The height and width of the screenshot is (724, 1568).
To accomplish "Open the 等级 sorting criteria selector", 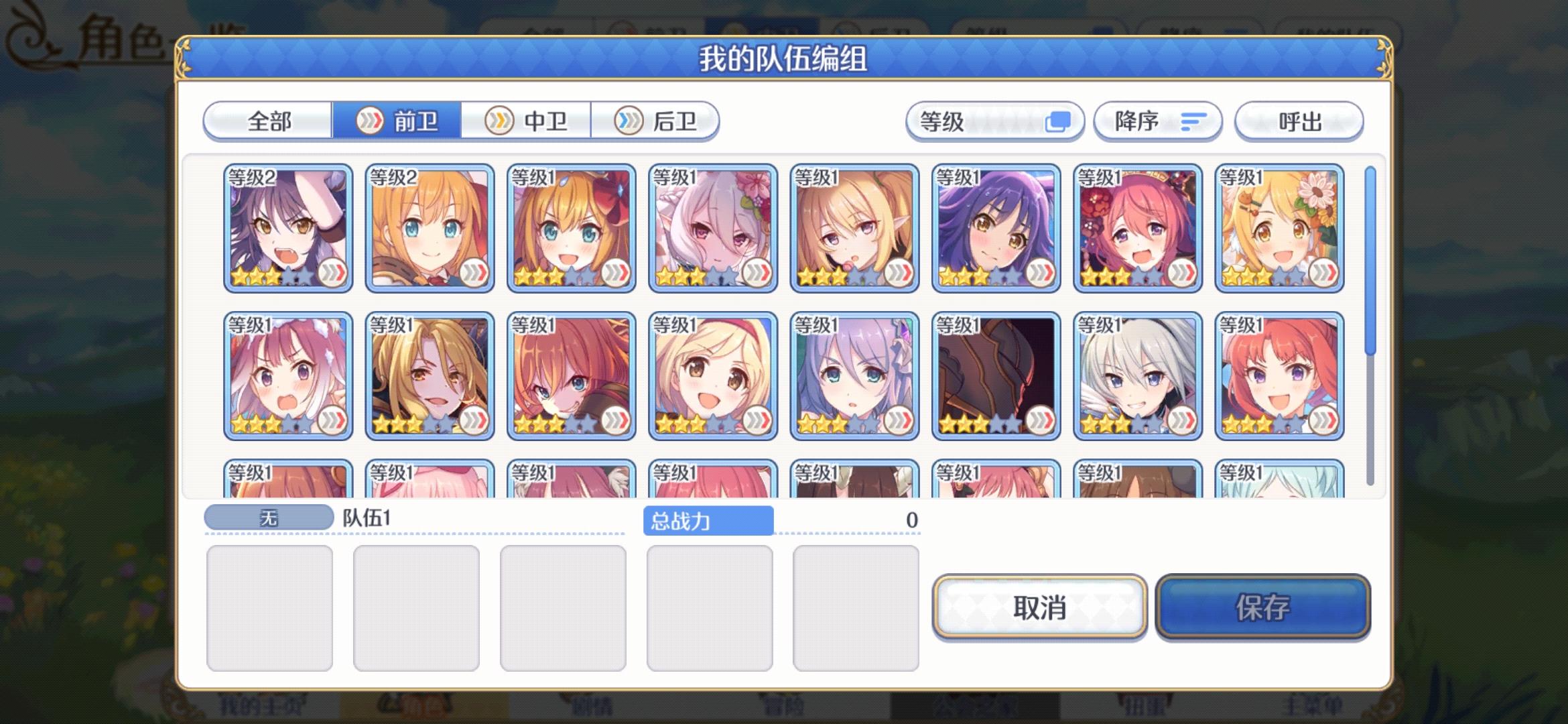I will (x=996, y=121).
